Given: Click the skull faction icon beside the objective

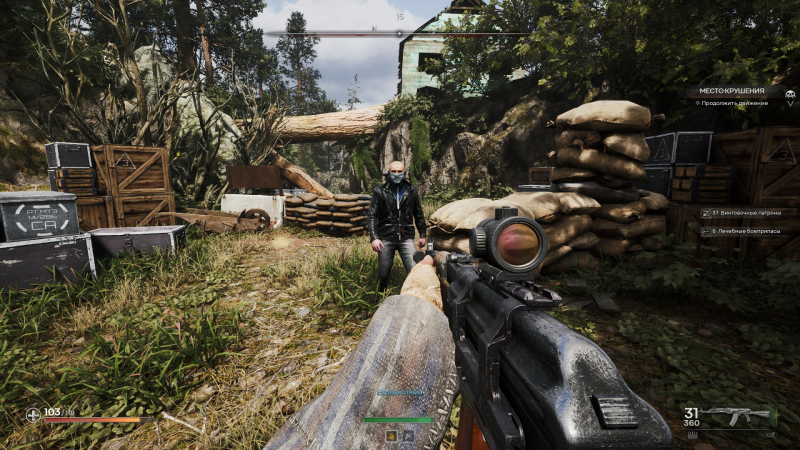Looking at the screenshot, I should coord(790,93).
